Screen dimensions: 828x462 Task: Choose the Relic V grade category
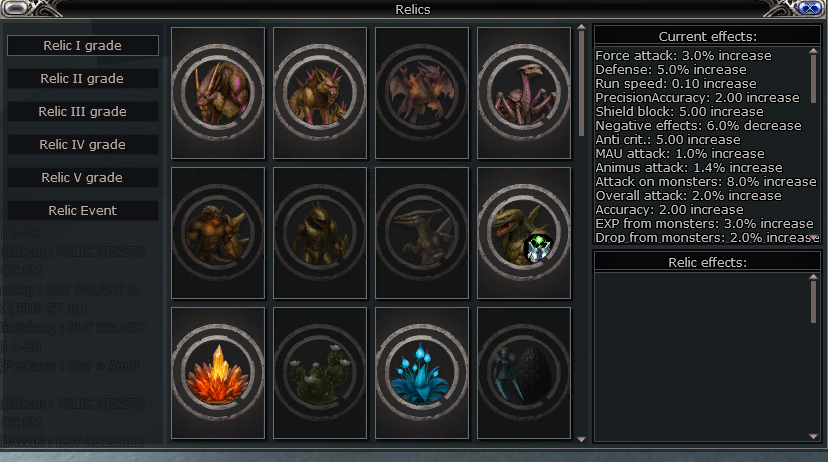click(83, 178)
